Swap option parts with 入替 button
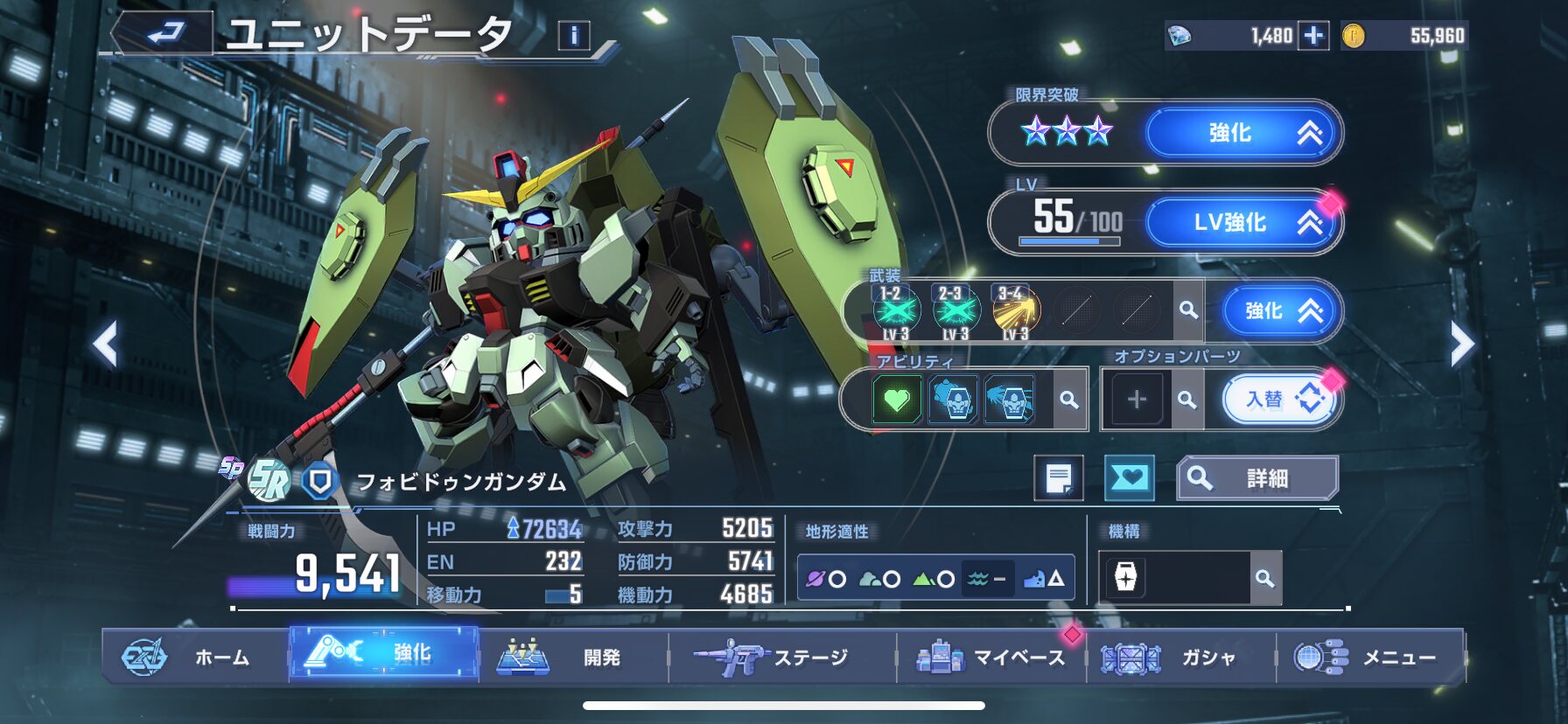This screenshot has width=1568, height=724. point(1280,400)
